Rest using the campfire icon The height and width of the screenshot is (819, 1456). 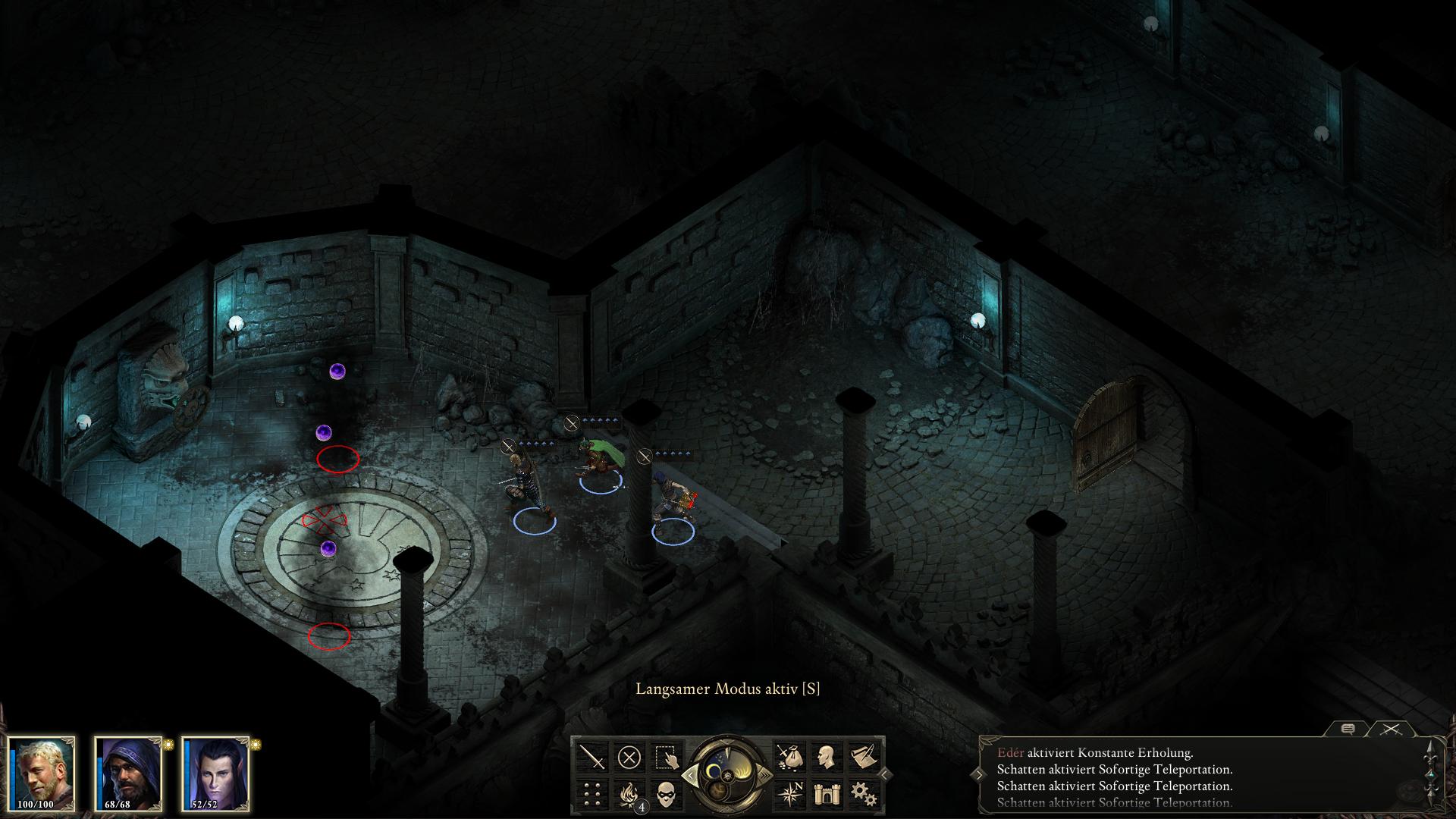click(x=629, y=793)
